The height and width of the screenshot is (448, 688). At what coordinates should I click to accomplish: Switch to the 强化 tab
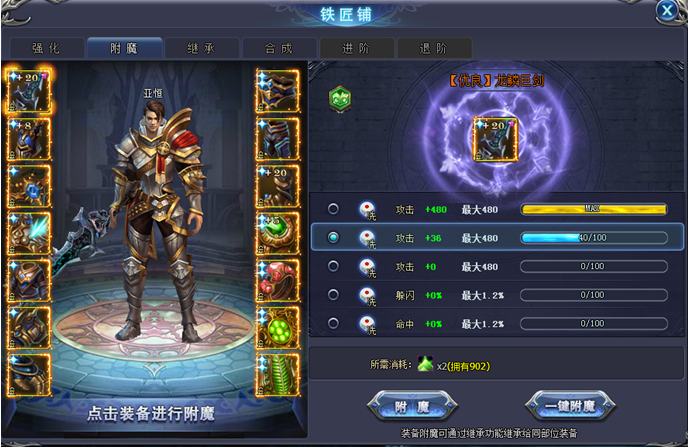(x=45, y=48)
